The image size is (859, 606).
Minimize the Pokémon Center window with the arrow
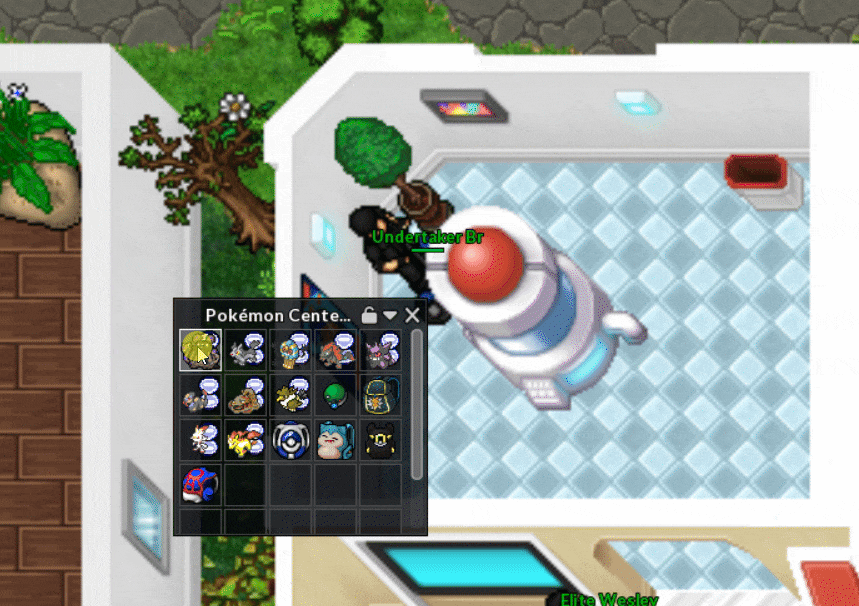pyautogui.click(x=390, y=315)
